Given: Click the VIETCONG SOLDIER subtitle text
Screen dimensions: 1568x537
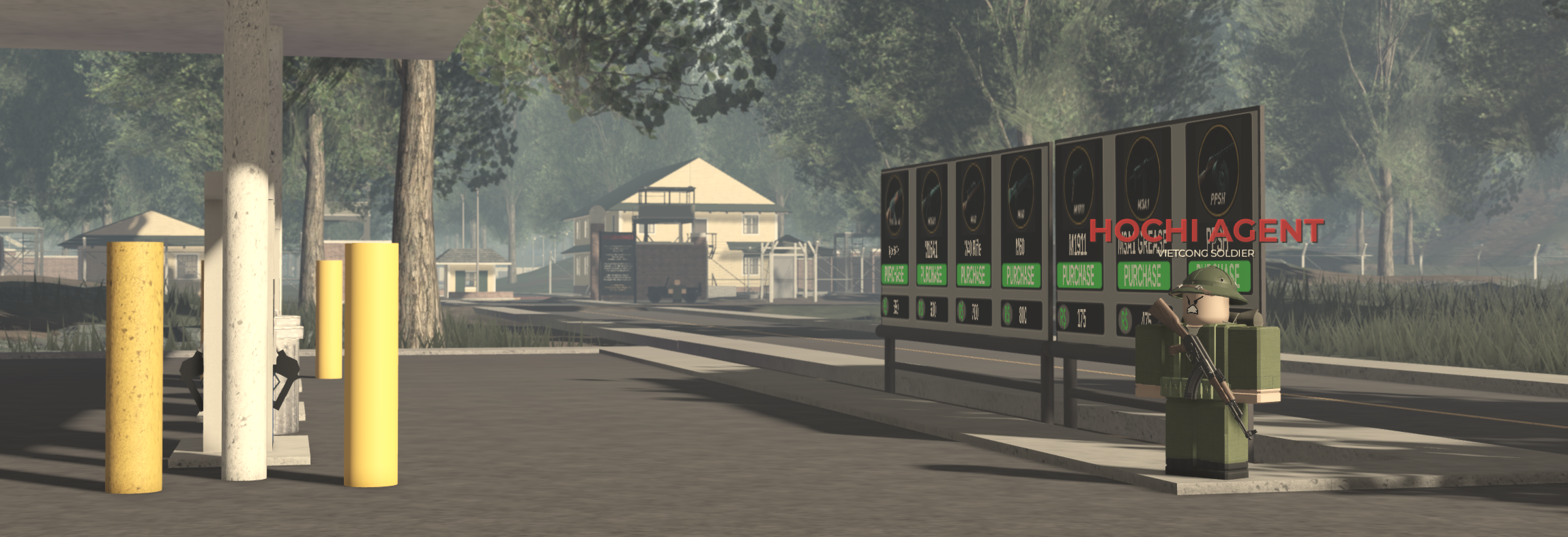Looking at the screenshot, I should [1206, 252].
